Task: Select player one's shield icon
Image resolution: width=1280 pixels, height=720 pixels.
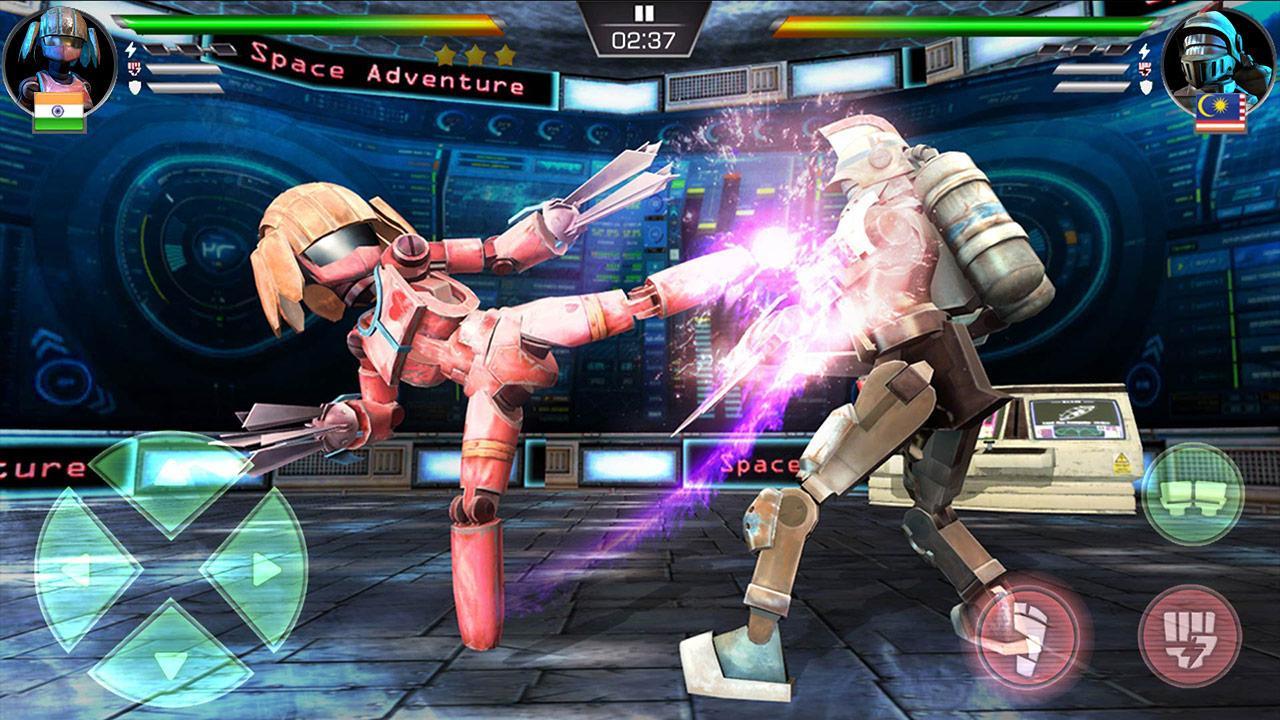Action: [x=135, y=87]
